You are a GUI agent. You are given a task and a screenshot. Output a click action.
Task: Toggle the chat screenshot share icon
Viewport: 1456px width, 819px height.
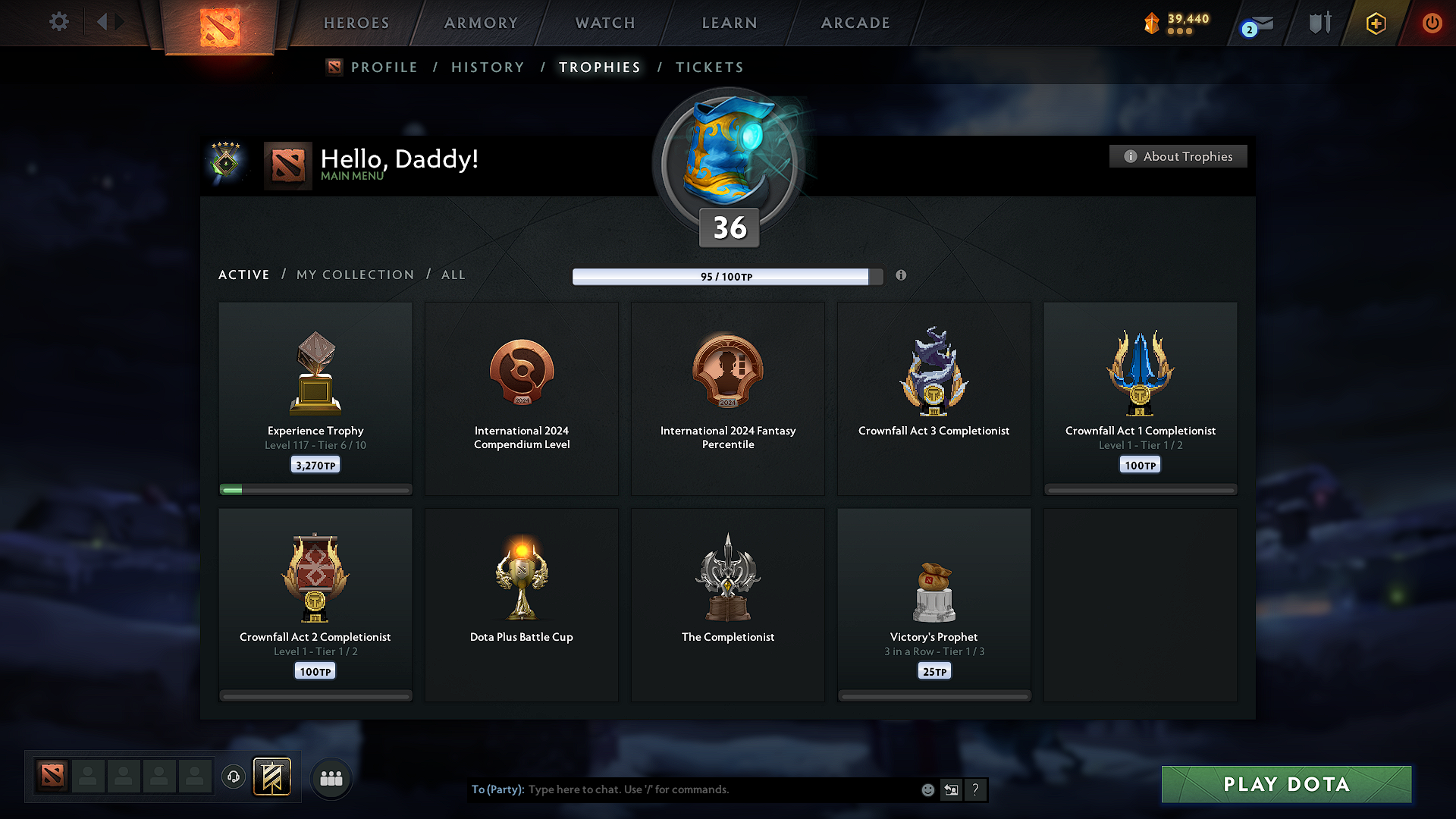tap(952, 789)
